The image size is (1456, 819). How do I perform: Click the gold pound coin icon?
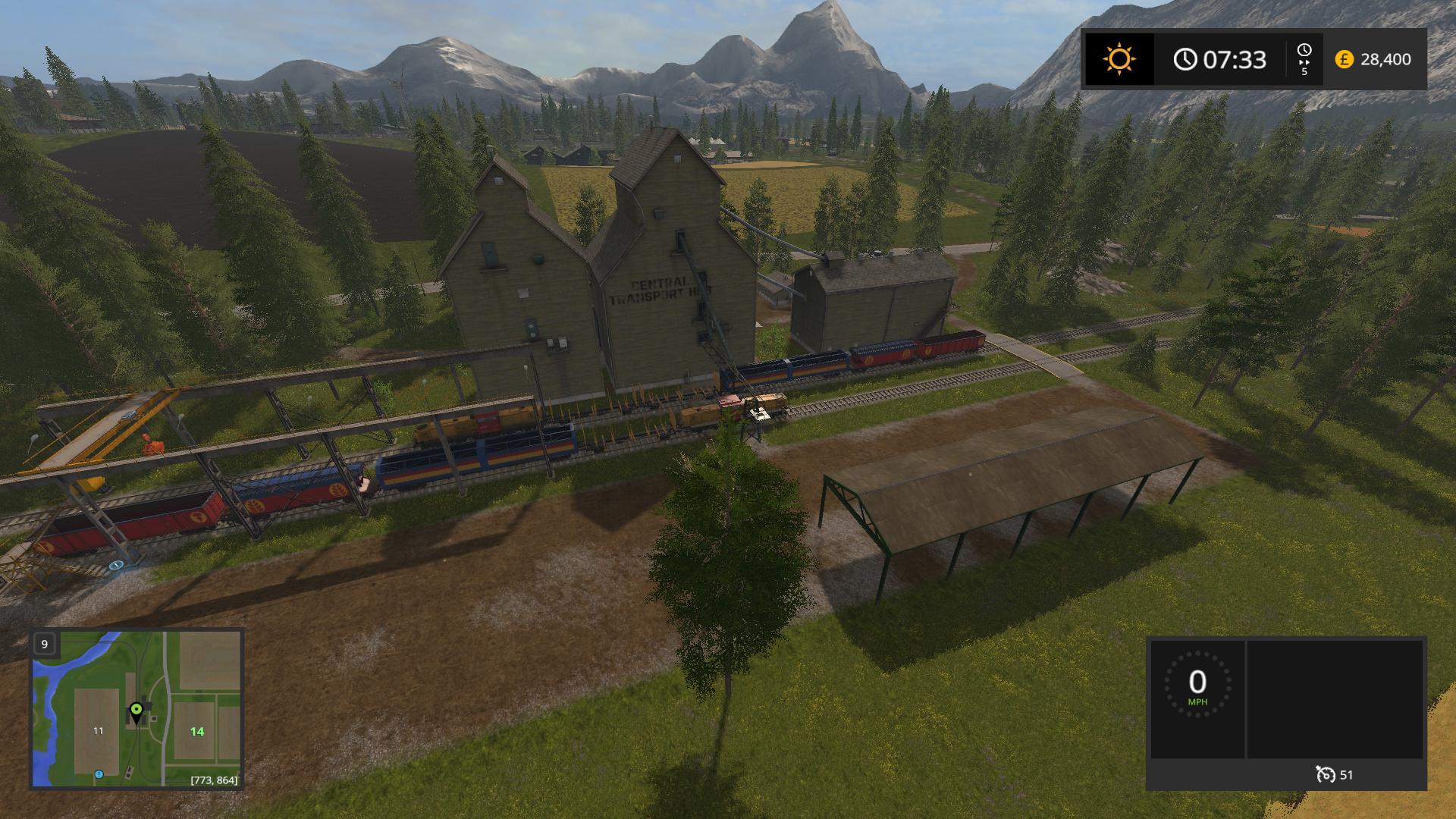click(1344, 59)
